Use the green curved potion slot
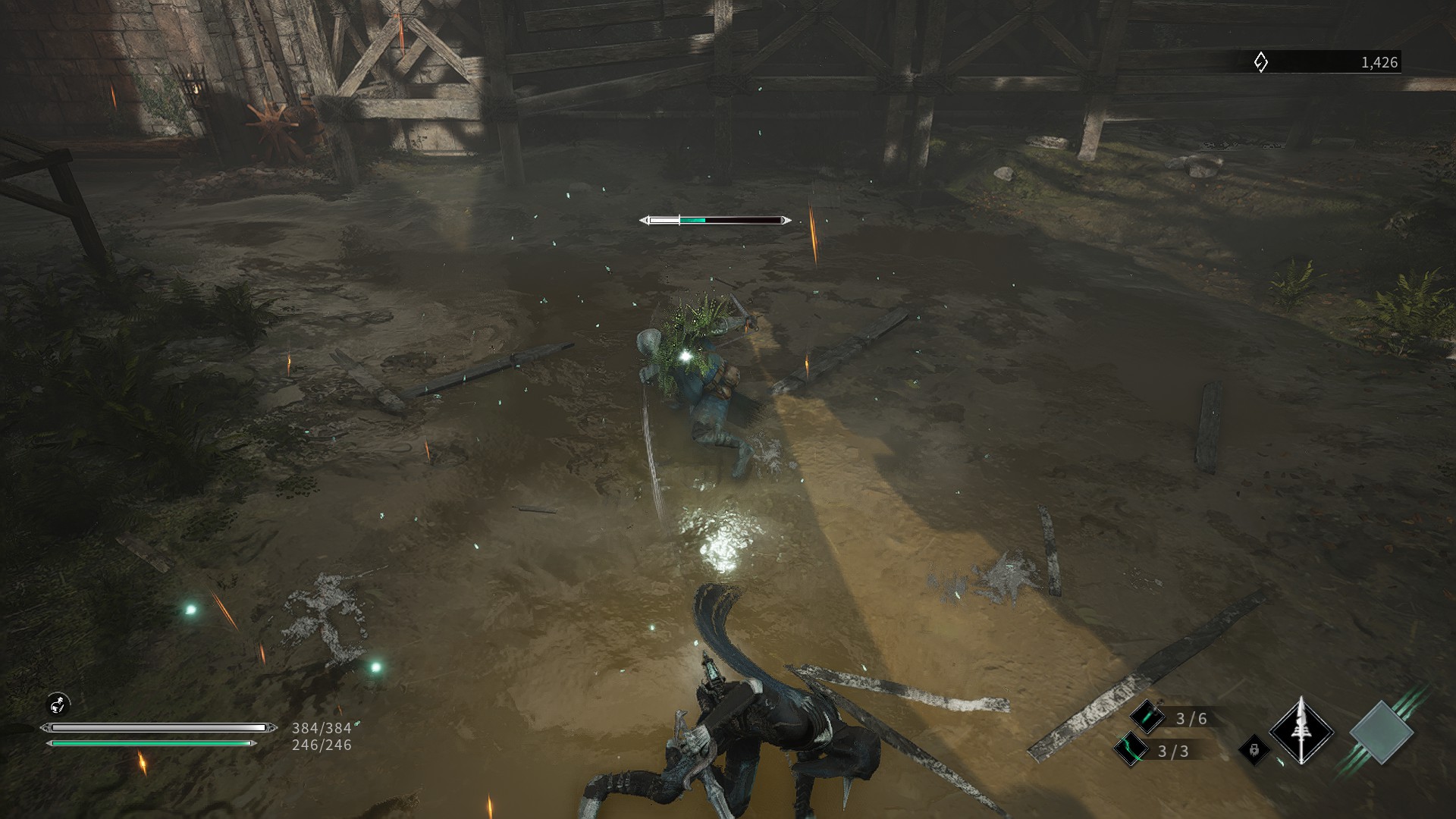Image resolution: width=1456 pixels, height=819 pixels. click(x=1130, y=750)
